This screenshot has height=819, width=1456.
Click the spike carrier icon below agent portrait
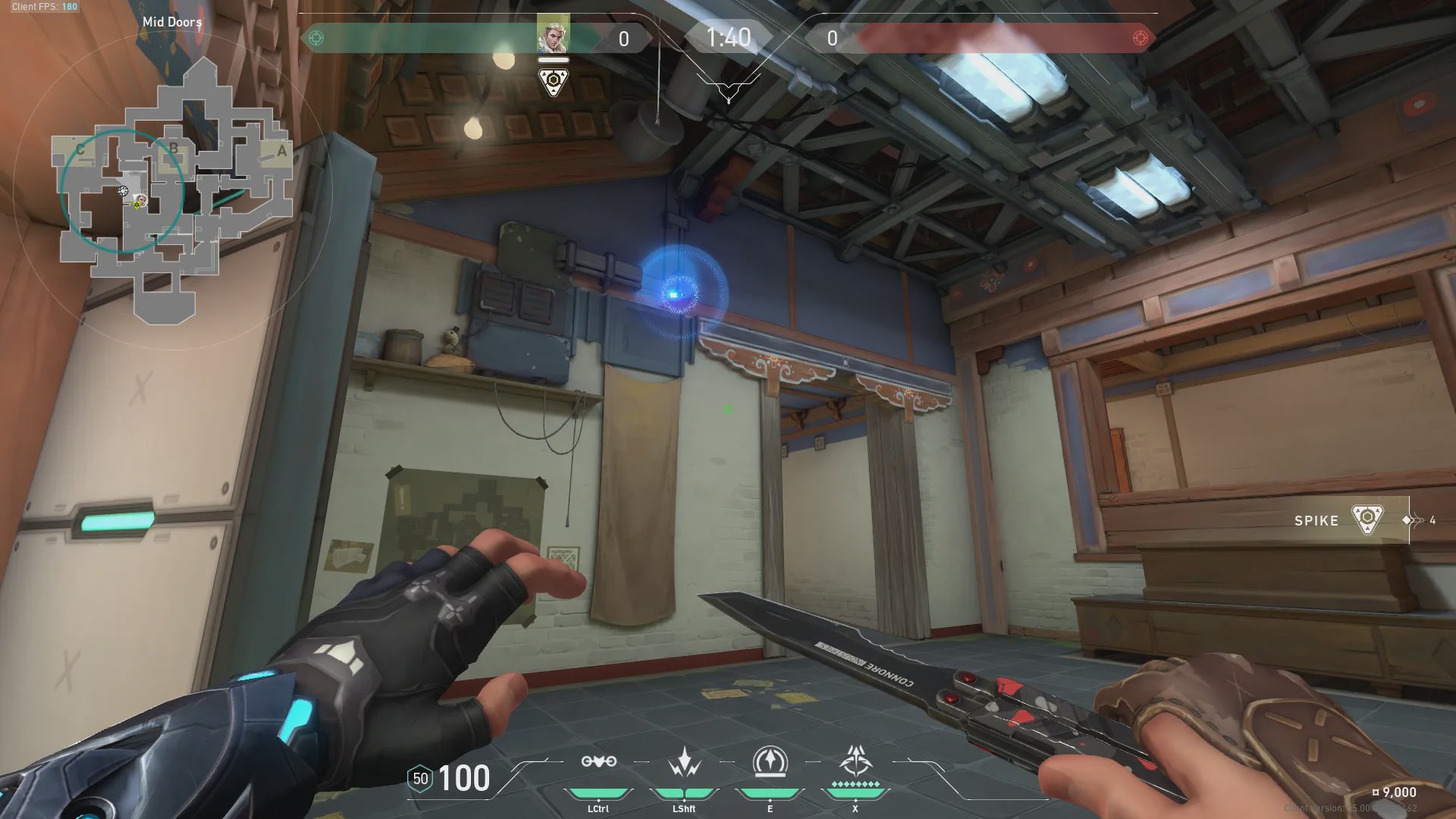(x=553, y=82)
